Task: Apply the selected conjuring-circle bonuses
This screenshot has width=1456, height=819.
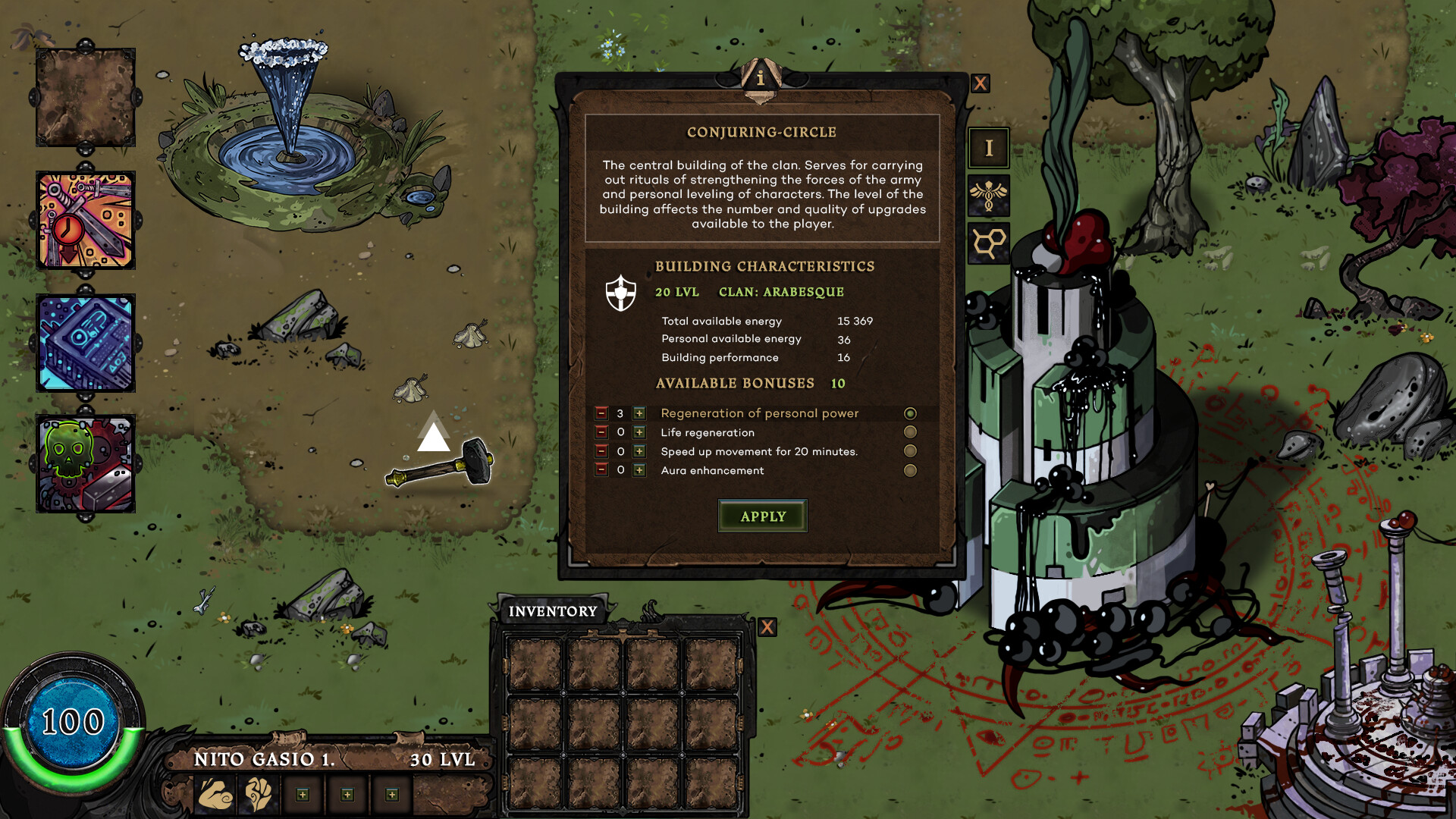Action: click(x=762, y=516)
